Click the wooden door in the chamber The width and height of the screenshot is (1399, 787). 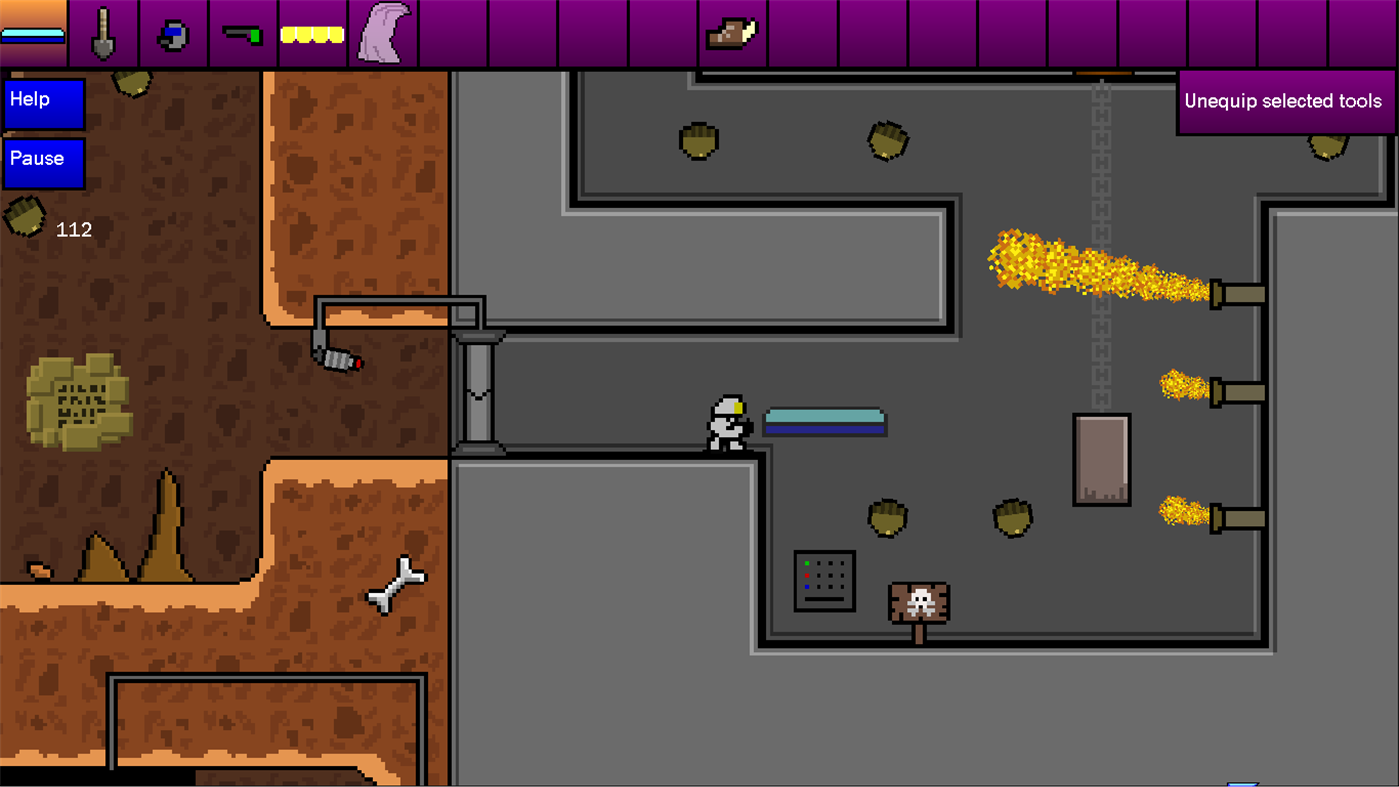tap(1100, 458)
